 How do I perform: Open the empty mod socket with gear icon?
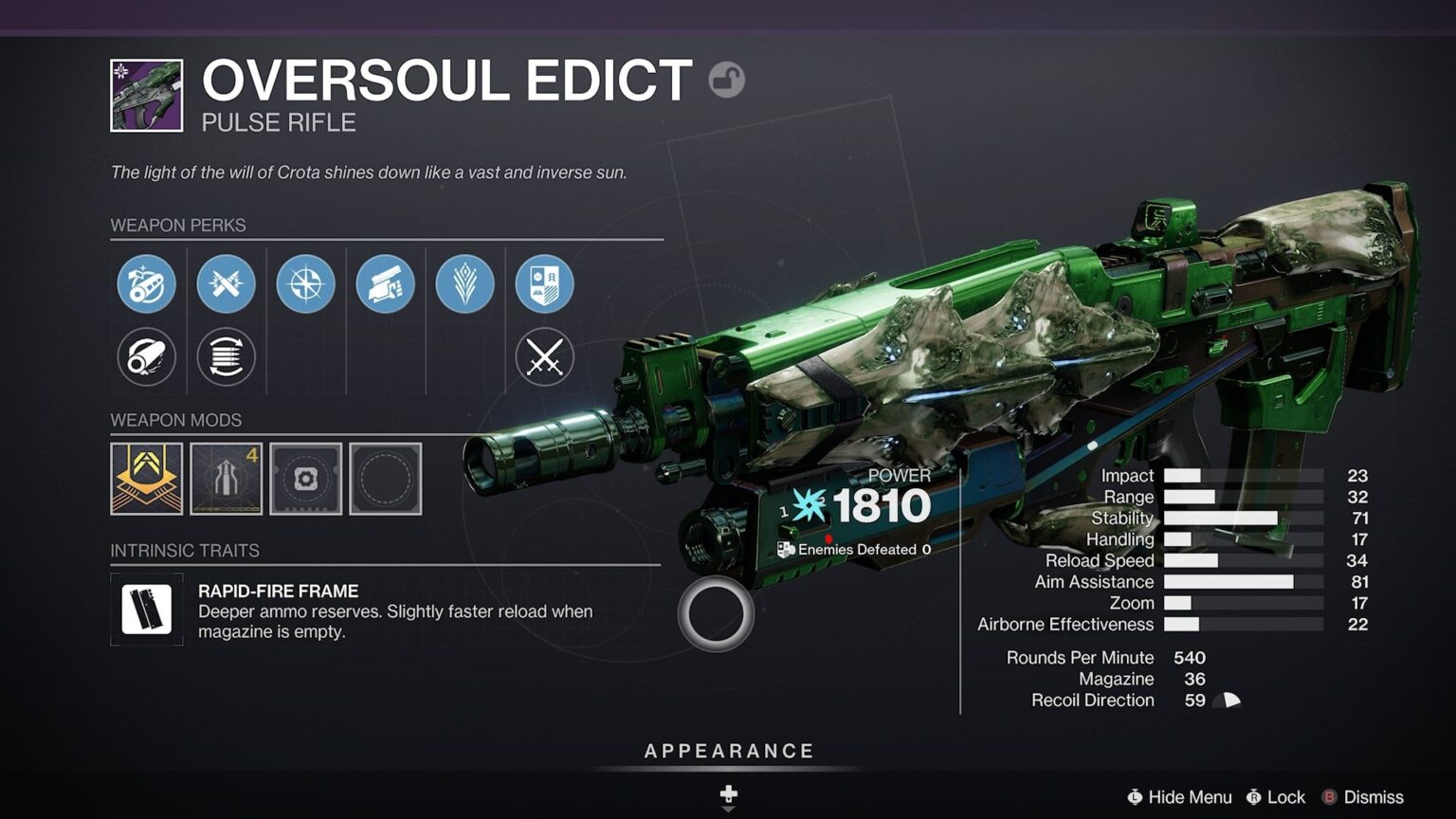(306, 479)
